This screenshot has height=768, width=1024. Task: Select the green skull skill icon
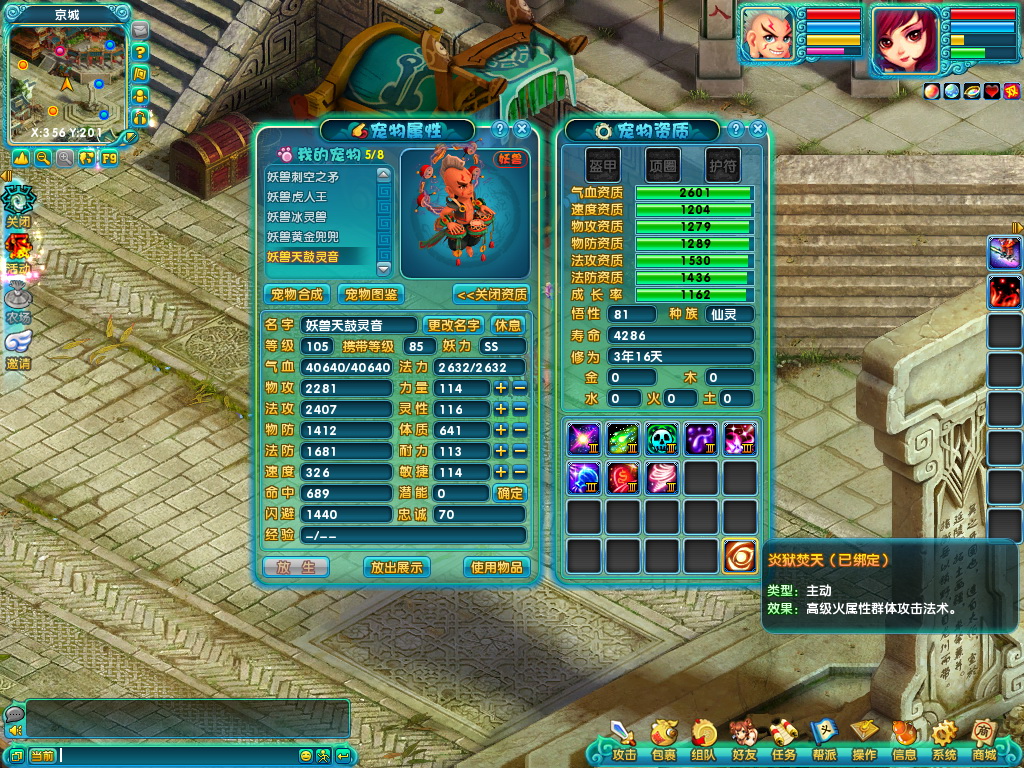tap(661, 439)
